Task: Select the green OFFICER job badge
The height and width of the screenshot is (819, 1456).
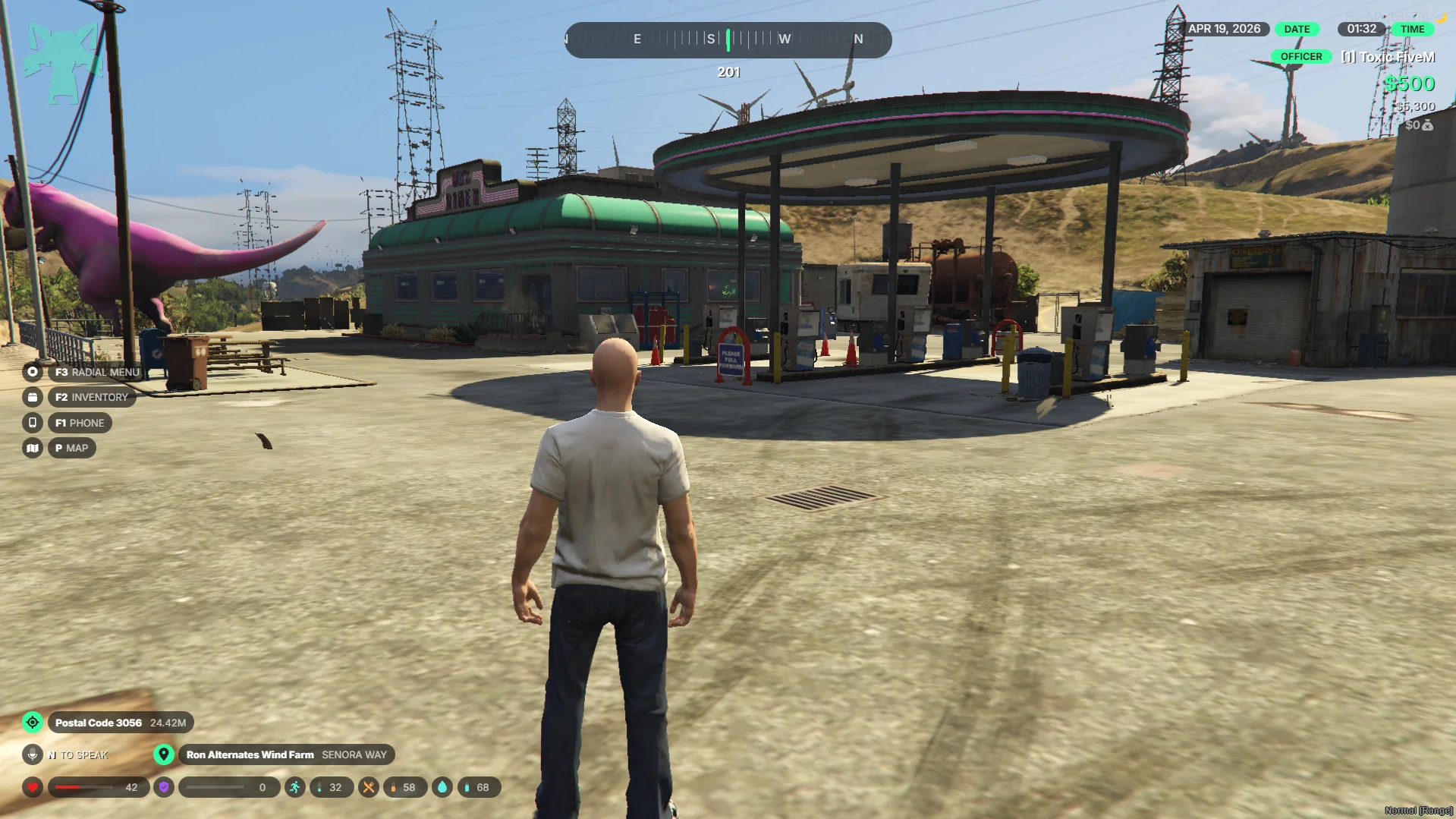Action: (1300, 57)
